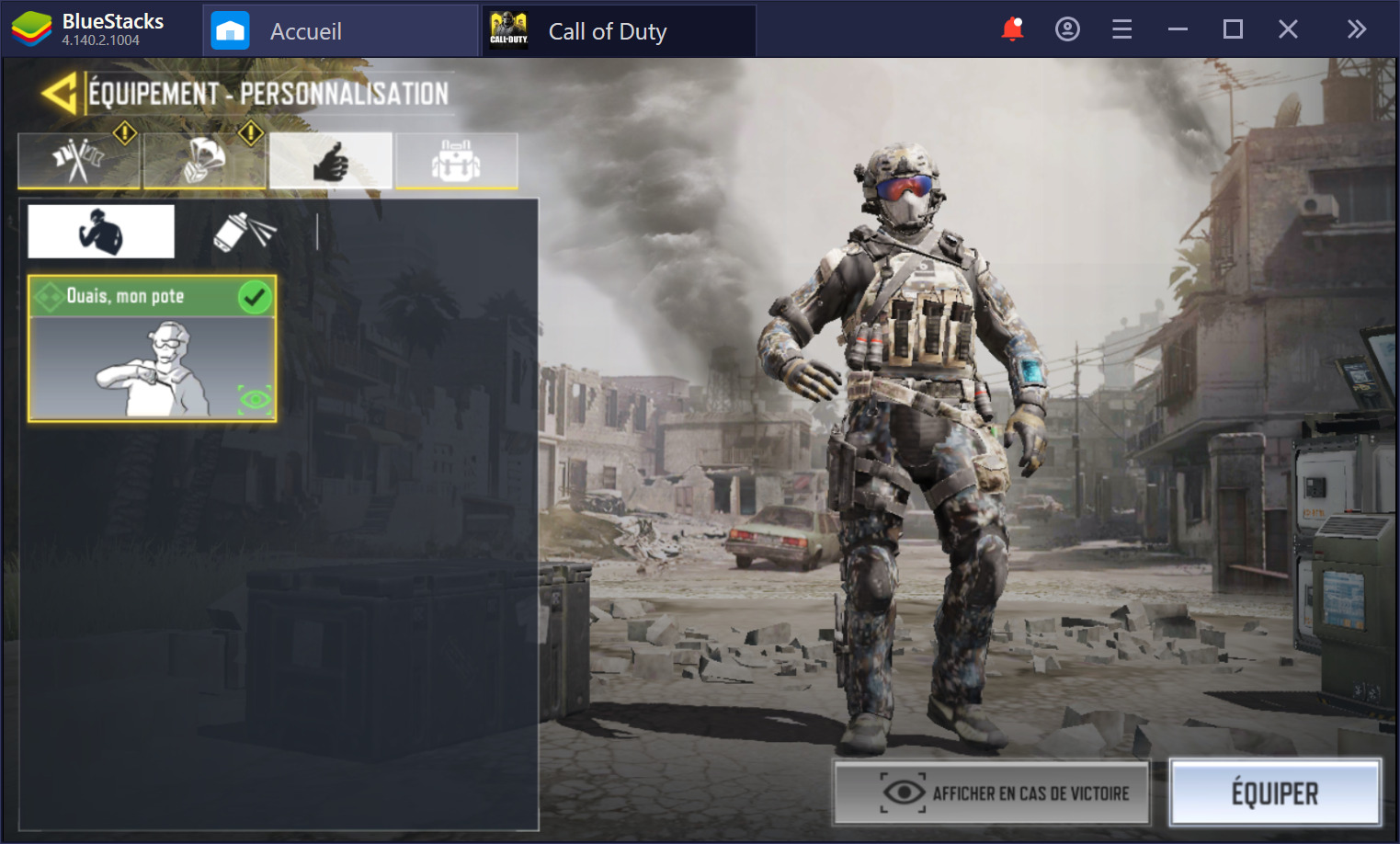Switch to the spray can sub-tab
This screenshot has height=844, width=1400.
click(245, 231)
